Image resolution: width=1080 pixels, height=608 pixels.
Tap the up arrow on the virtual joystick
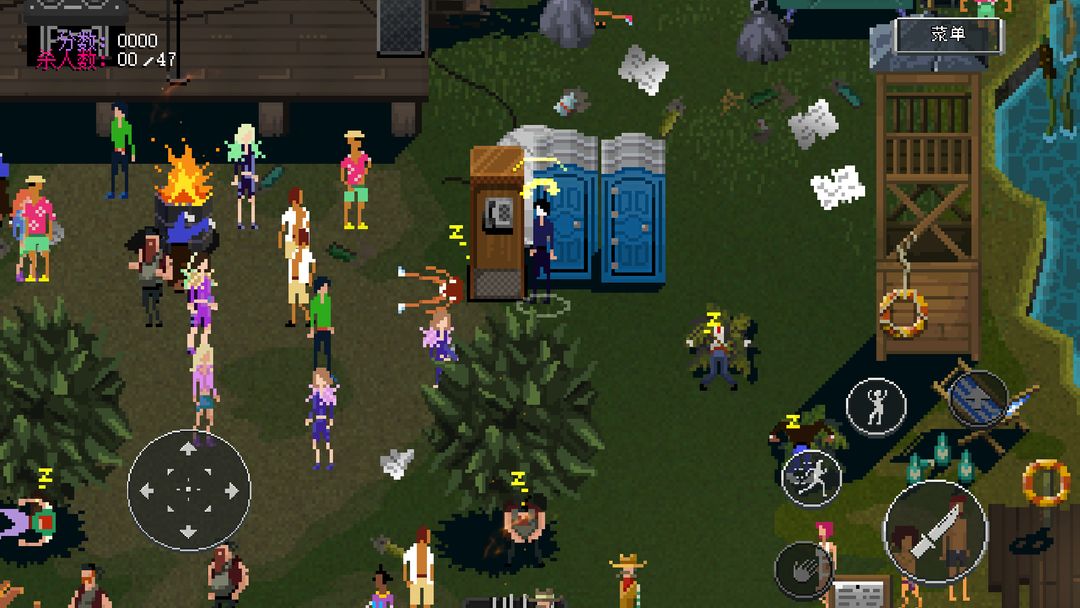pyautogui.click(x=189, y=450)
